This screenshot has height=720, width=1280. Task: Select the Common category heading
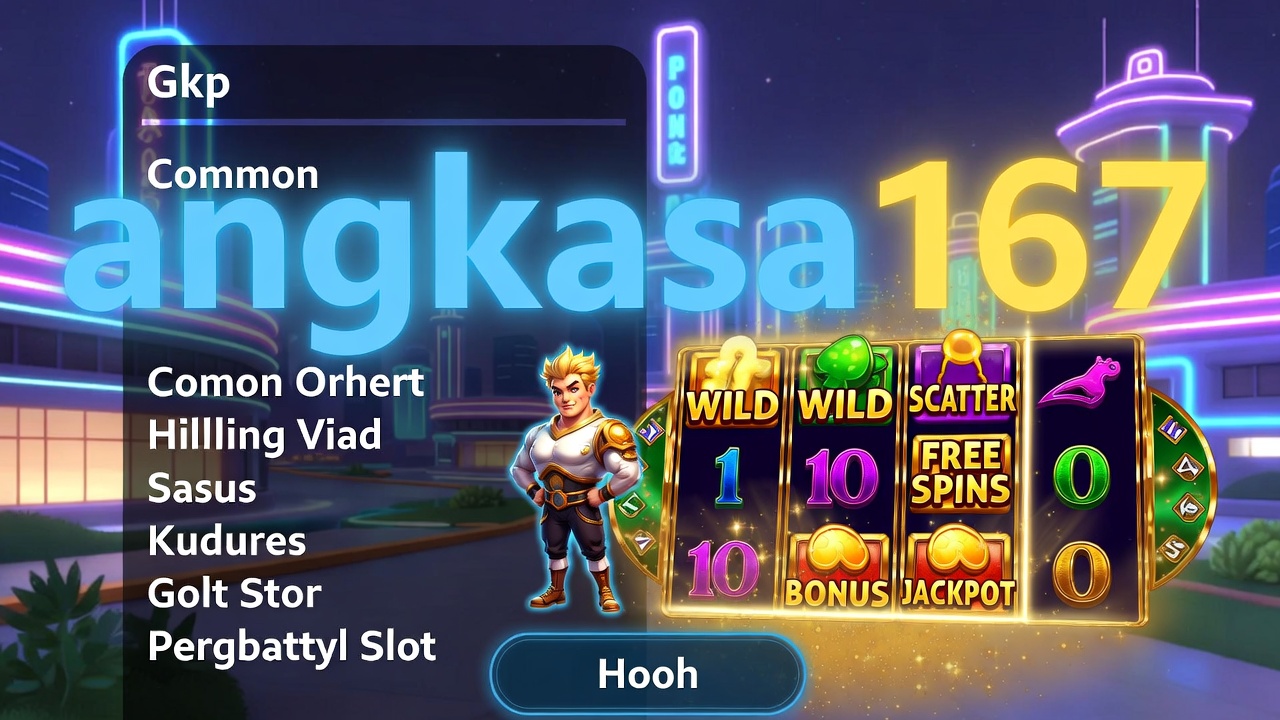point(233,175)
